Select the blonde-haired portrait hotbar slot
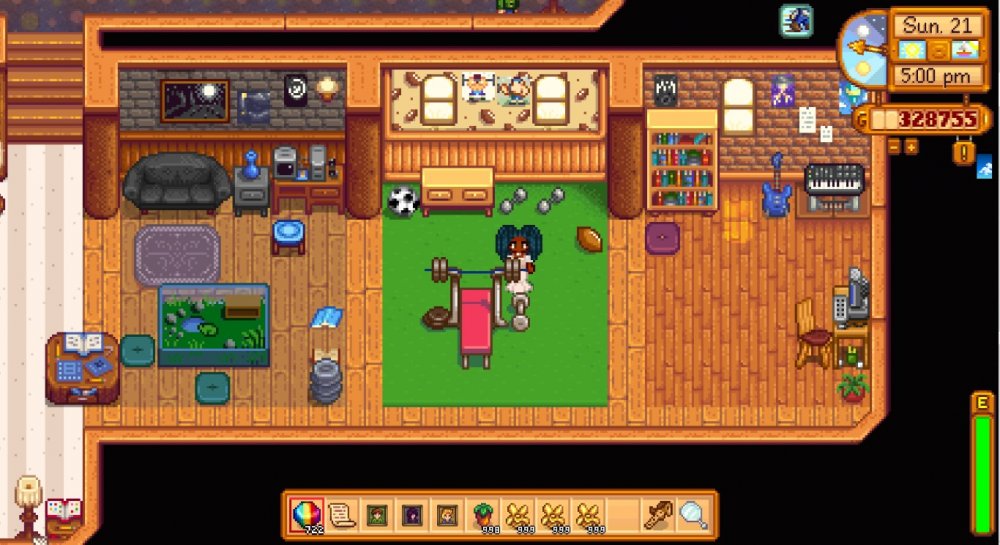The image size is (1000, 545). coord(446,515)
